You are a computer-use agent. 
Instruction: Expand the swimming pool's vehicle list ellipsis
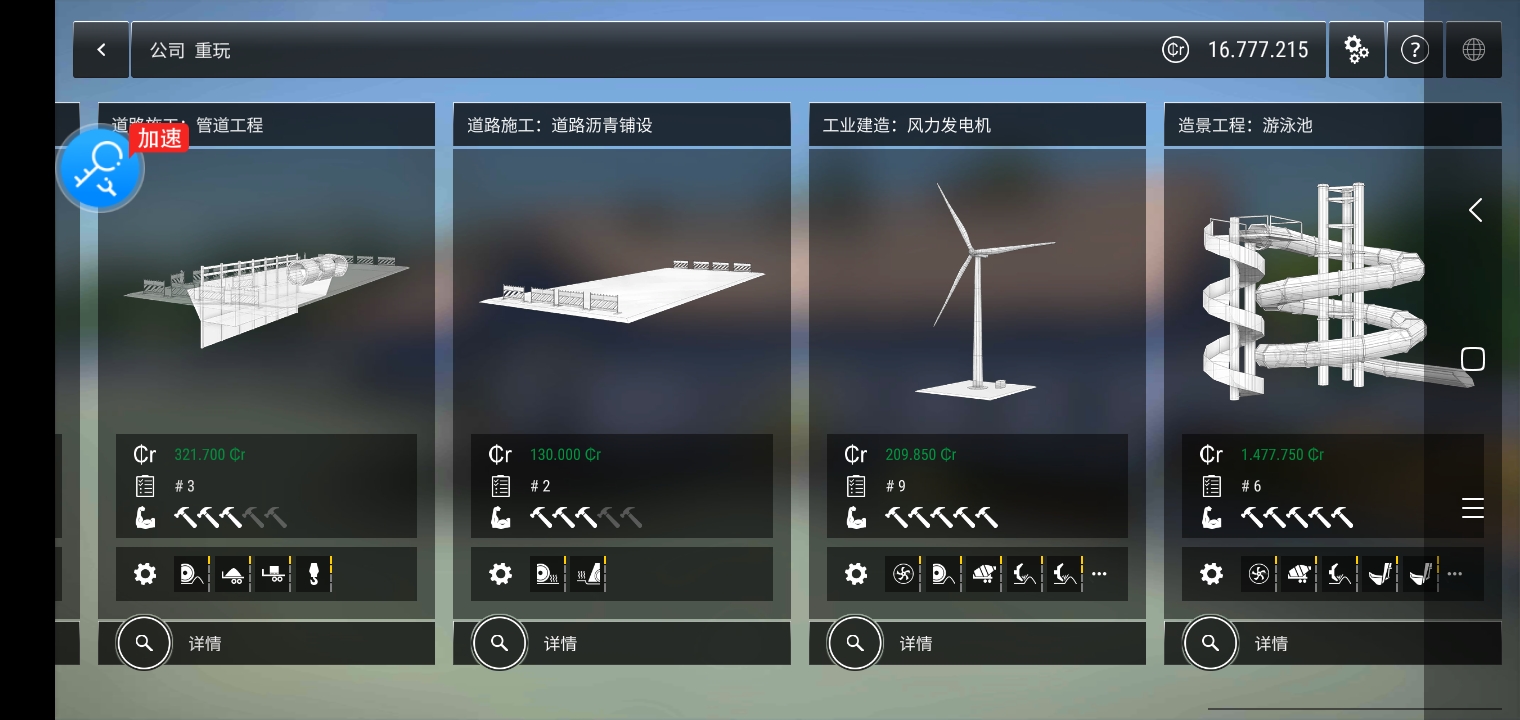1455,574
